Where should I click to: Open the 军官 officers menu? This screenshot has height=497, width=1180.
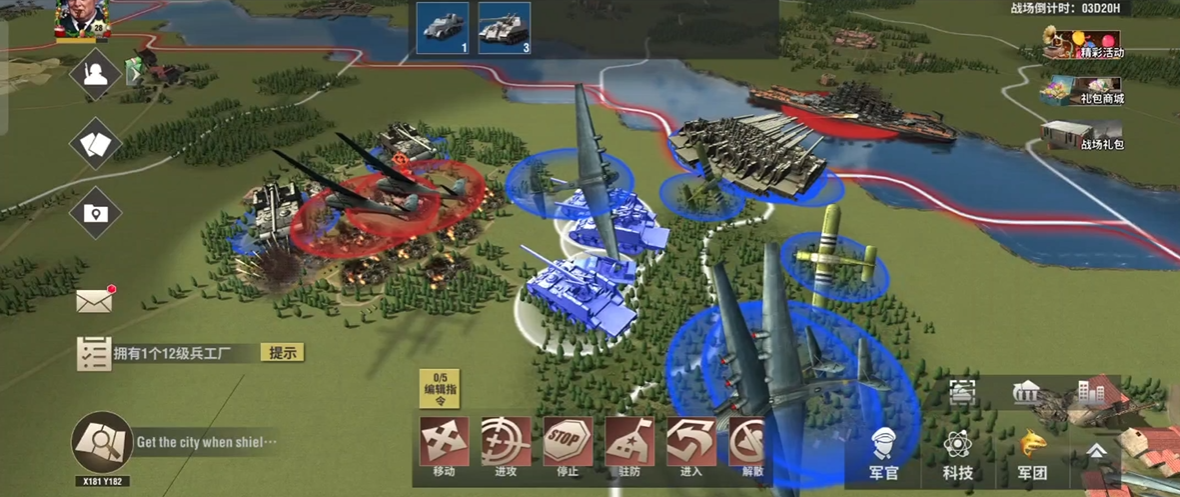[883, 452]
